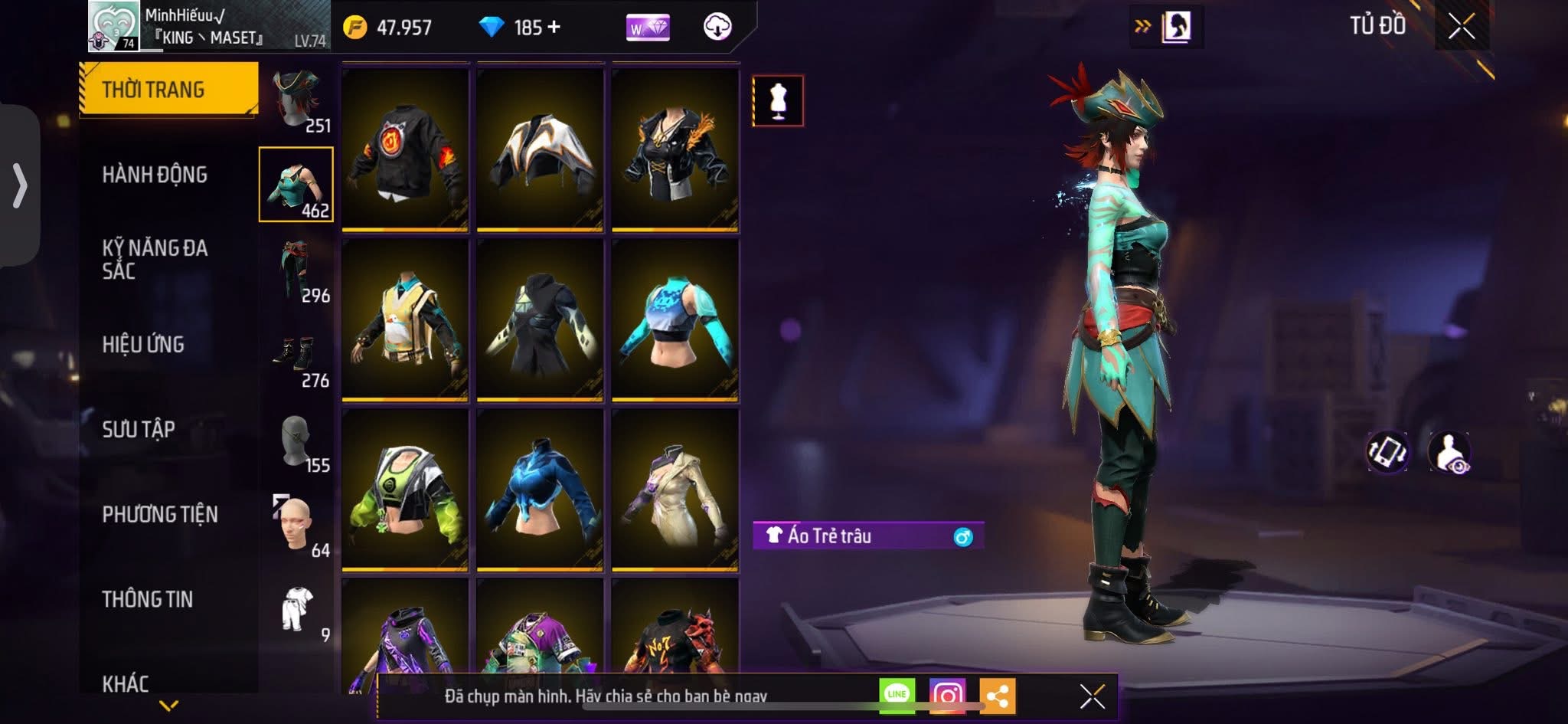Open the face category showing 64
The image size is (1568, 724).
pos(297,527)
